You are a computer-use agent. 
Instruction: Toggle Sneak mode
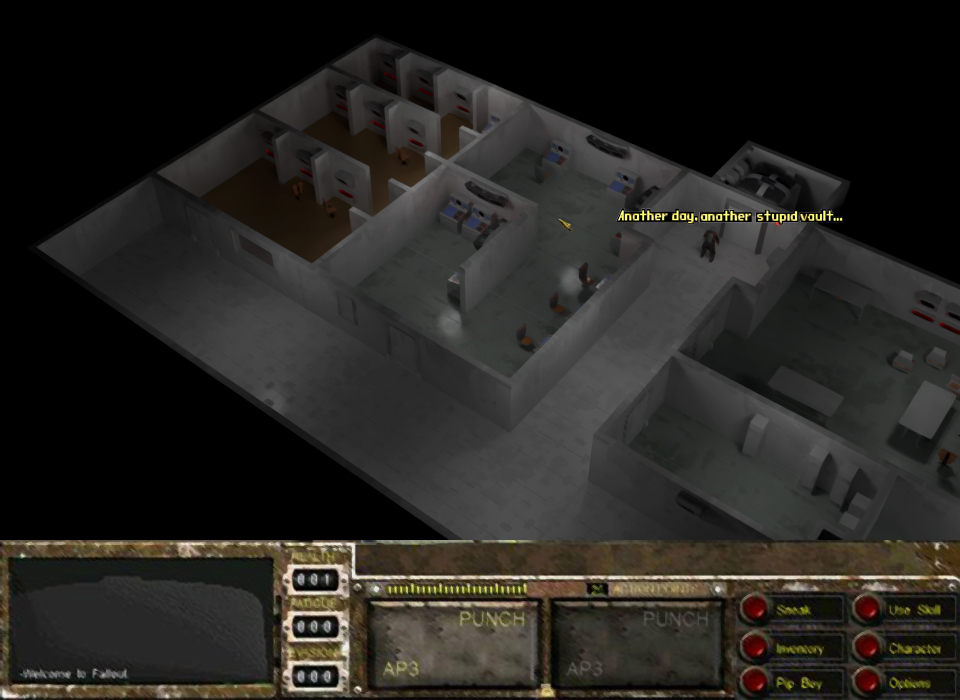tap(757, 609)
